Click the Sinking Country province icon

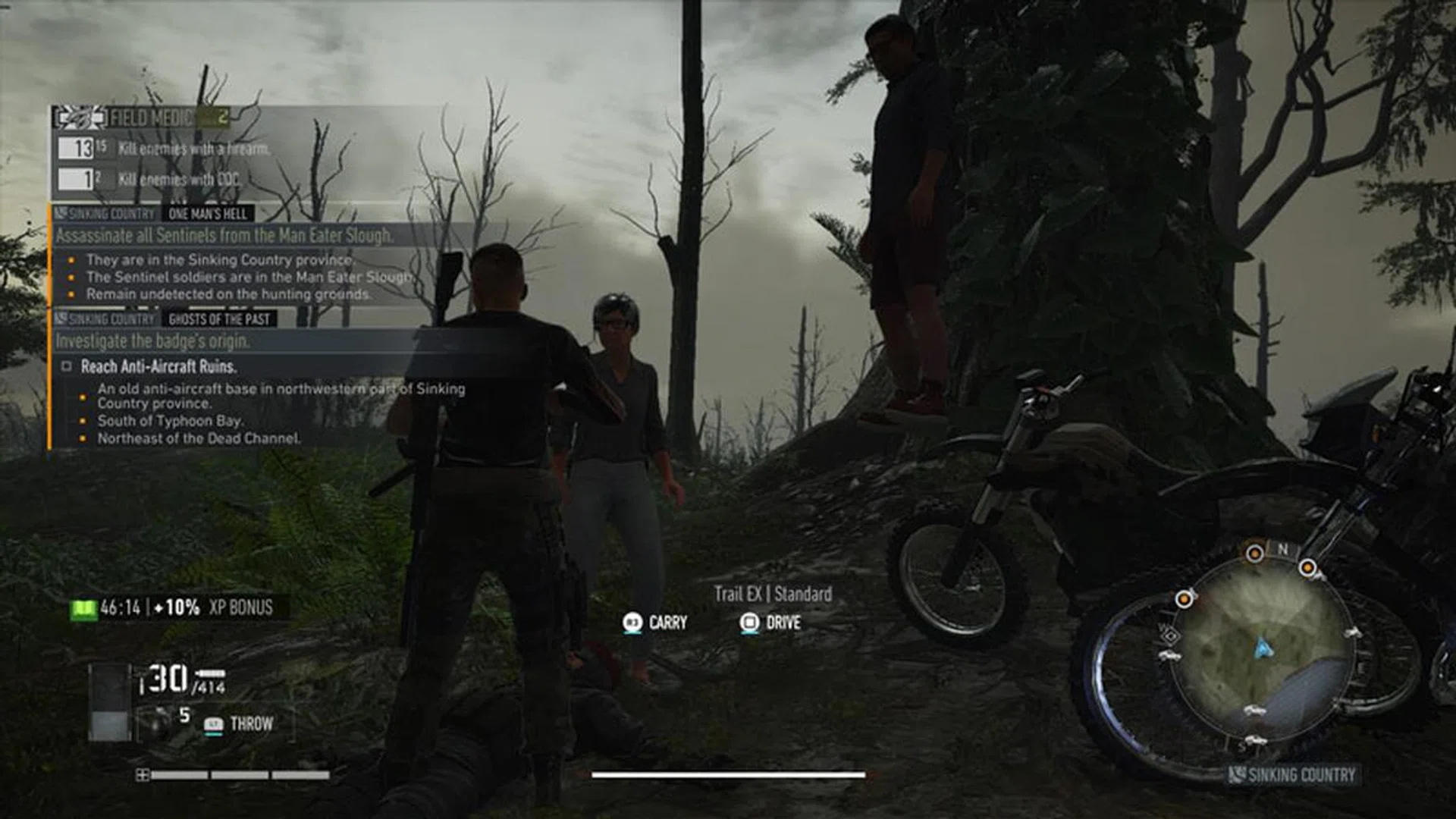[x=1238, y=773]
